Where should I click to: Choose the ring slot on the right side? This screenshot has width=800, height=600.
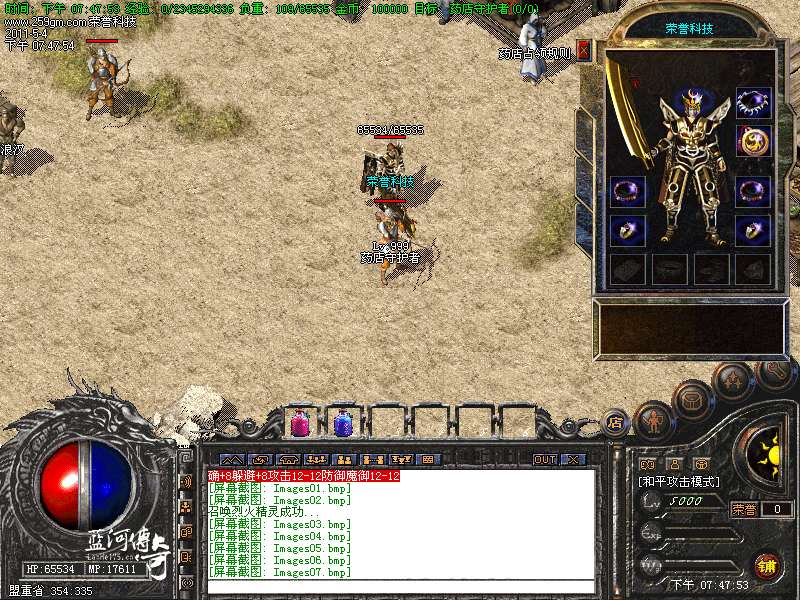[753, 231]
